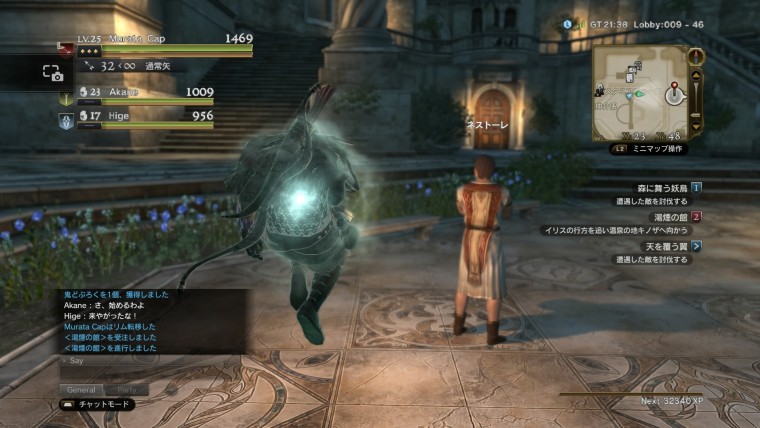Click Murata Cap's red class icon
The image size is (760, 428).
(x=65, y=48)
